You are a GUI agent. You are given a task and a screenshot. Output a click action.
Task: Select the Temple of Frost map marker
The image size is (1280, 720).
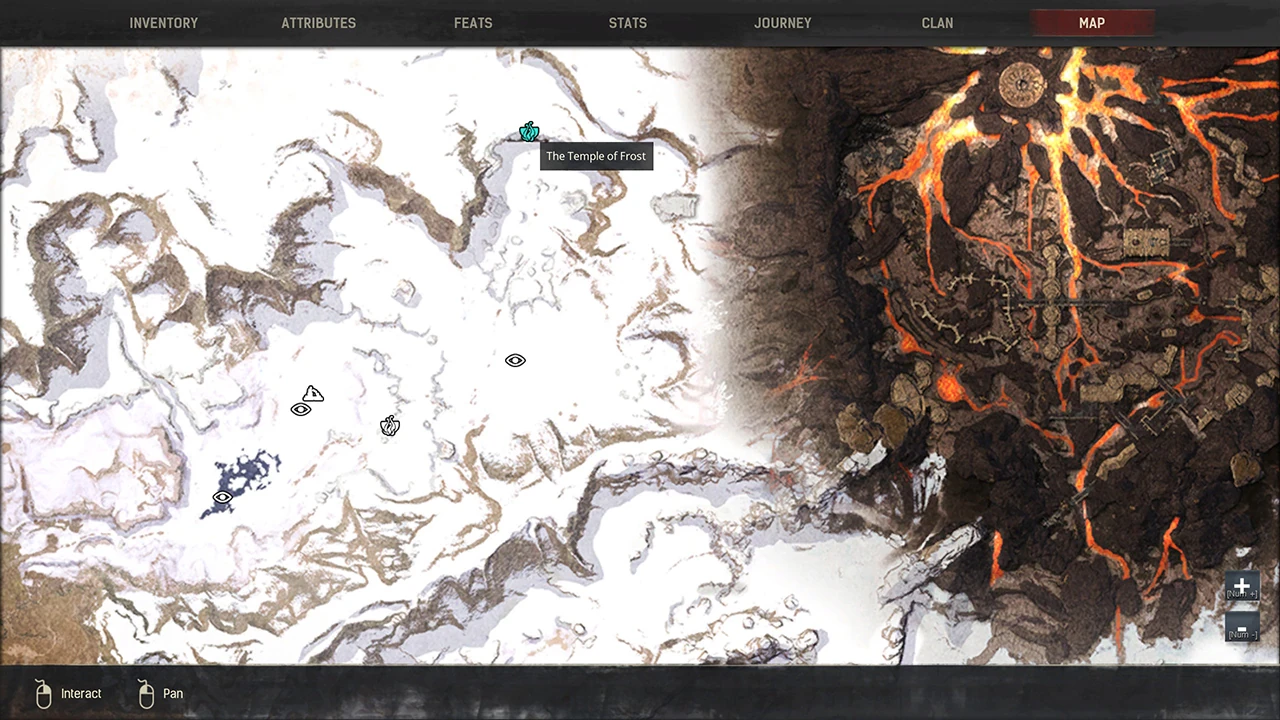[529, 131]
